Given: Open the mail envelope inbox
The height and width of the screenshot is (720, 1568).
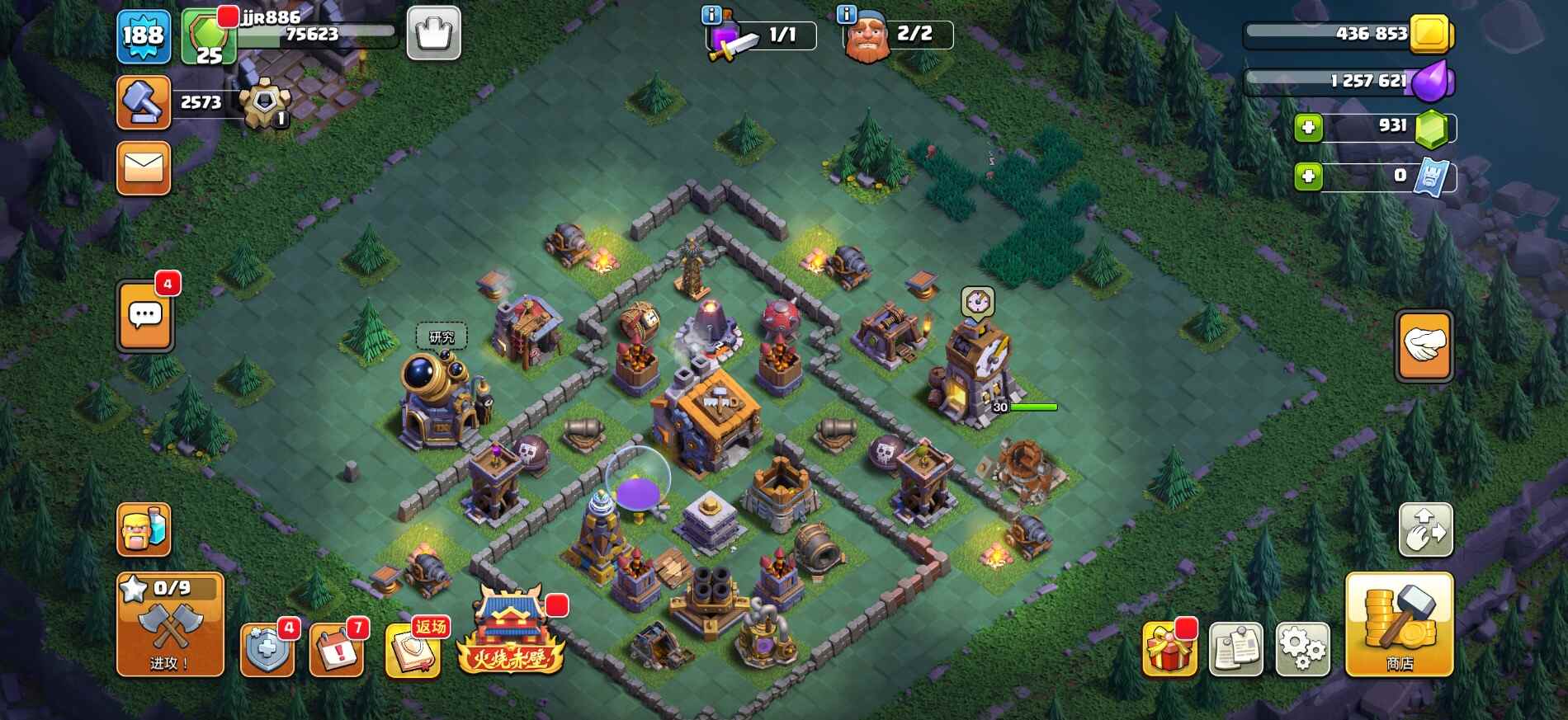Looking at the screenshot, I should 144,168.
